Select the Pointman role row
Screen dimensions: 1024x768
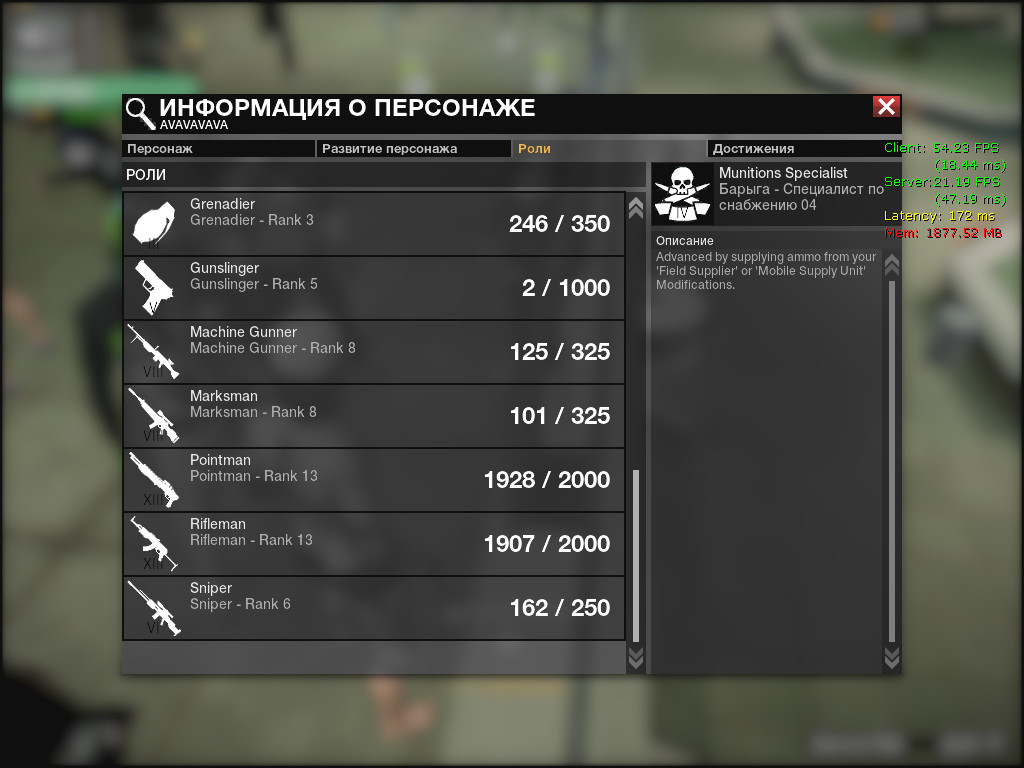pos(374,480)
